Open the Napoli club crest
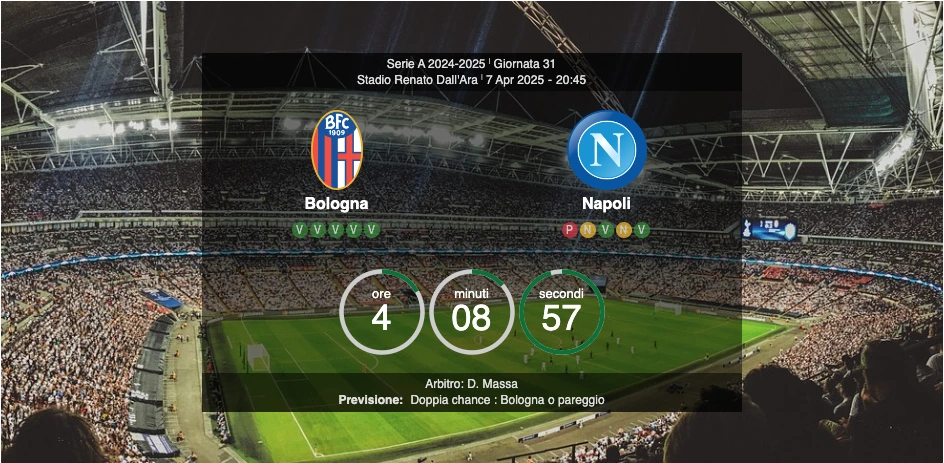Screen dimensions: 944x463 (606, 150)
